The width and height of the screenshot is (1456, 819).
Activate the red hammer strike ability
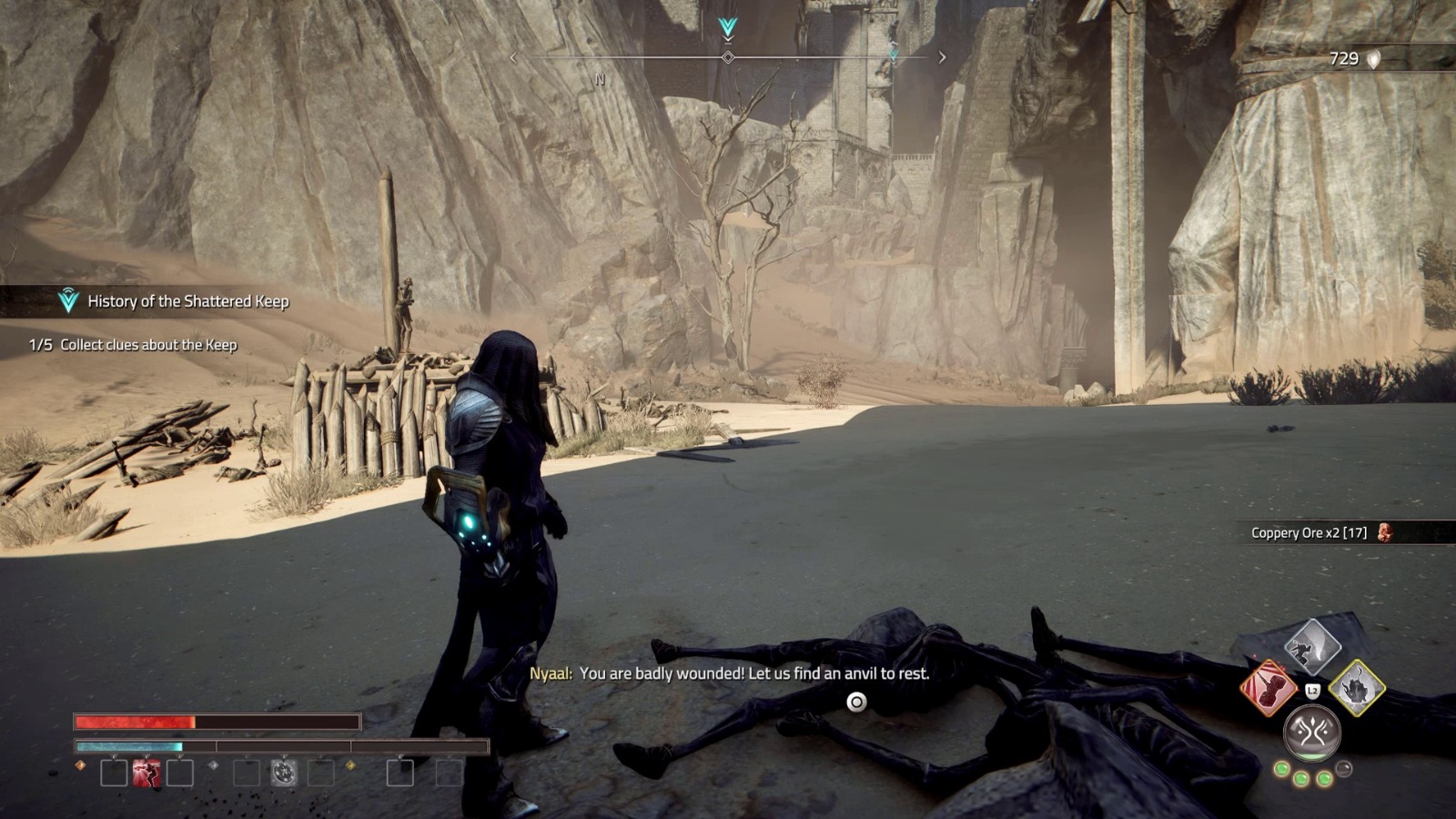point(1268,689)
